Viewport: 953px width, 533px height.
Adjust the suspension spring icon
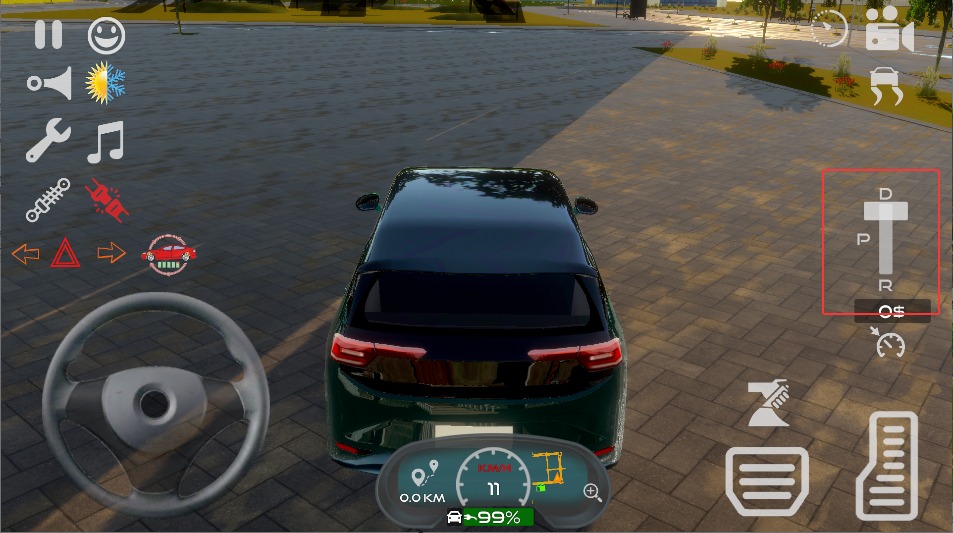tap(48, 199)
